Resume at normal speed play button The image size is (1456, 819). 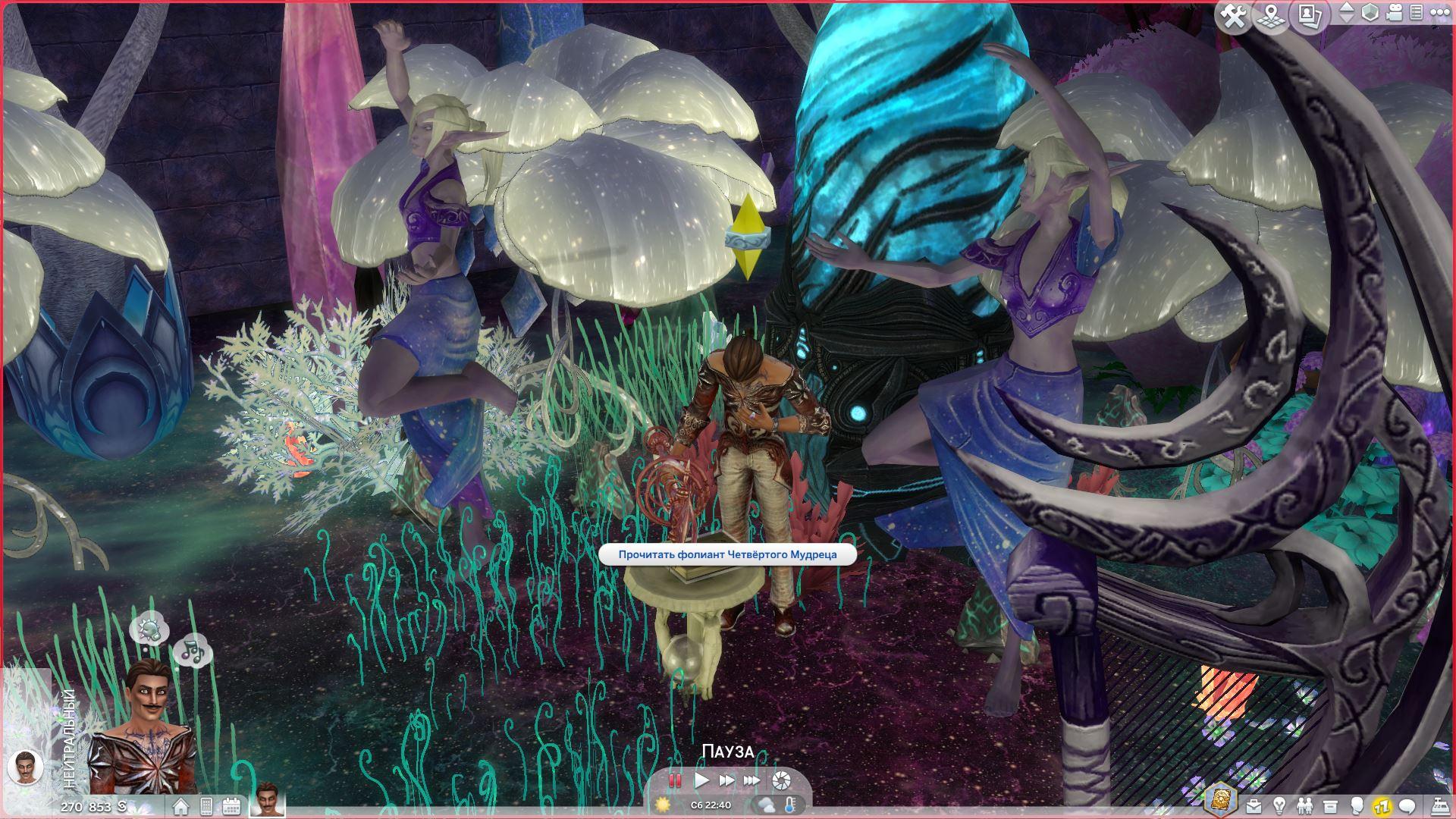[701, 780]
